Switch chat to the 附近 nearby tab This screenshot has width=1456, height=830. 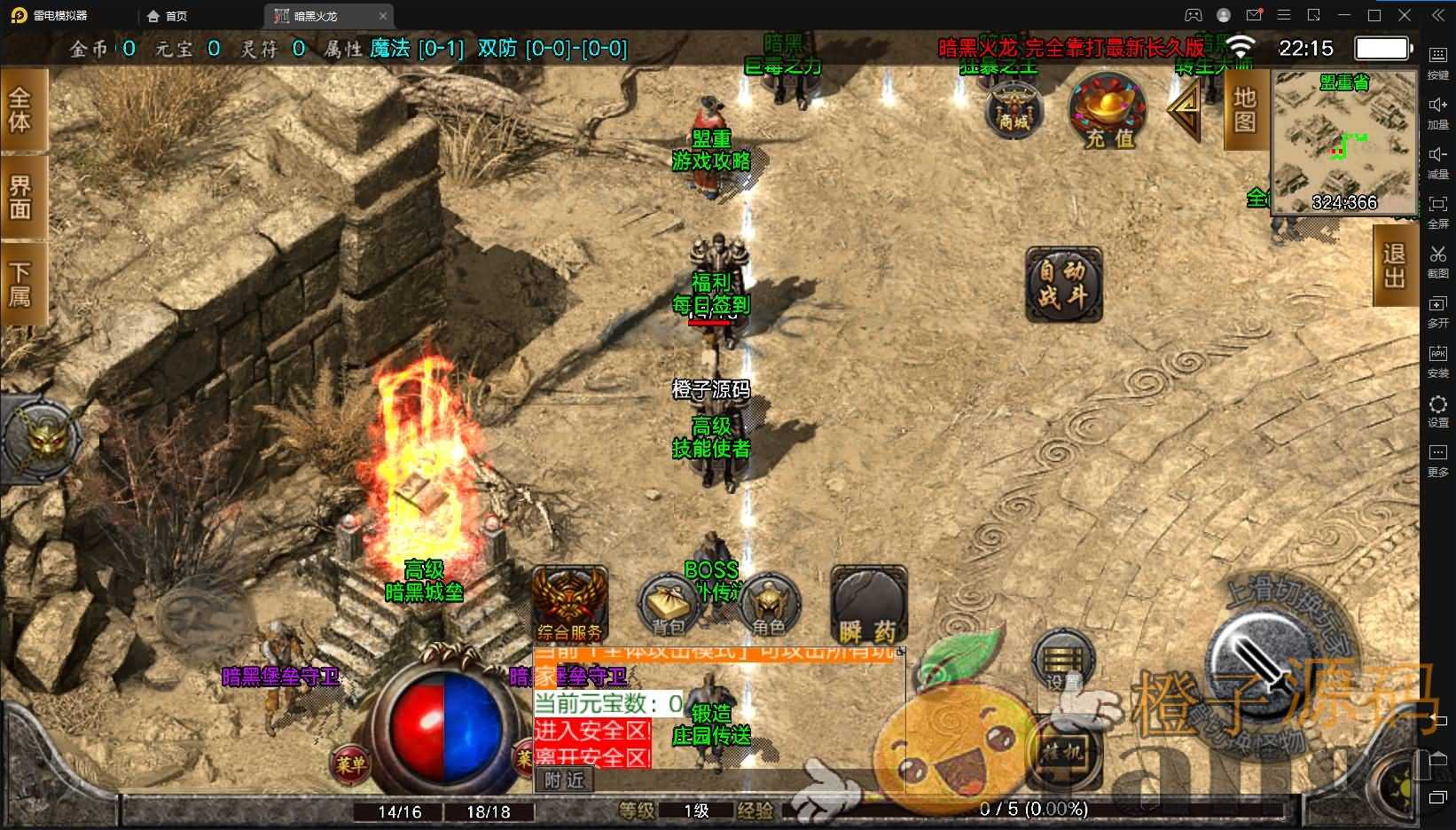[x=564, y=780]
